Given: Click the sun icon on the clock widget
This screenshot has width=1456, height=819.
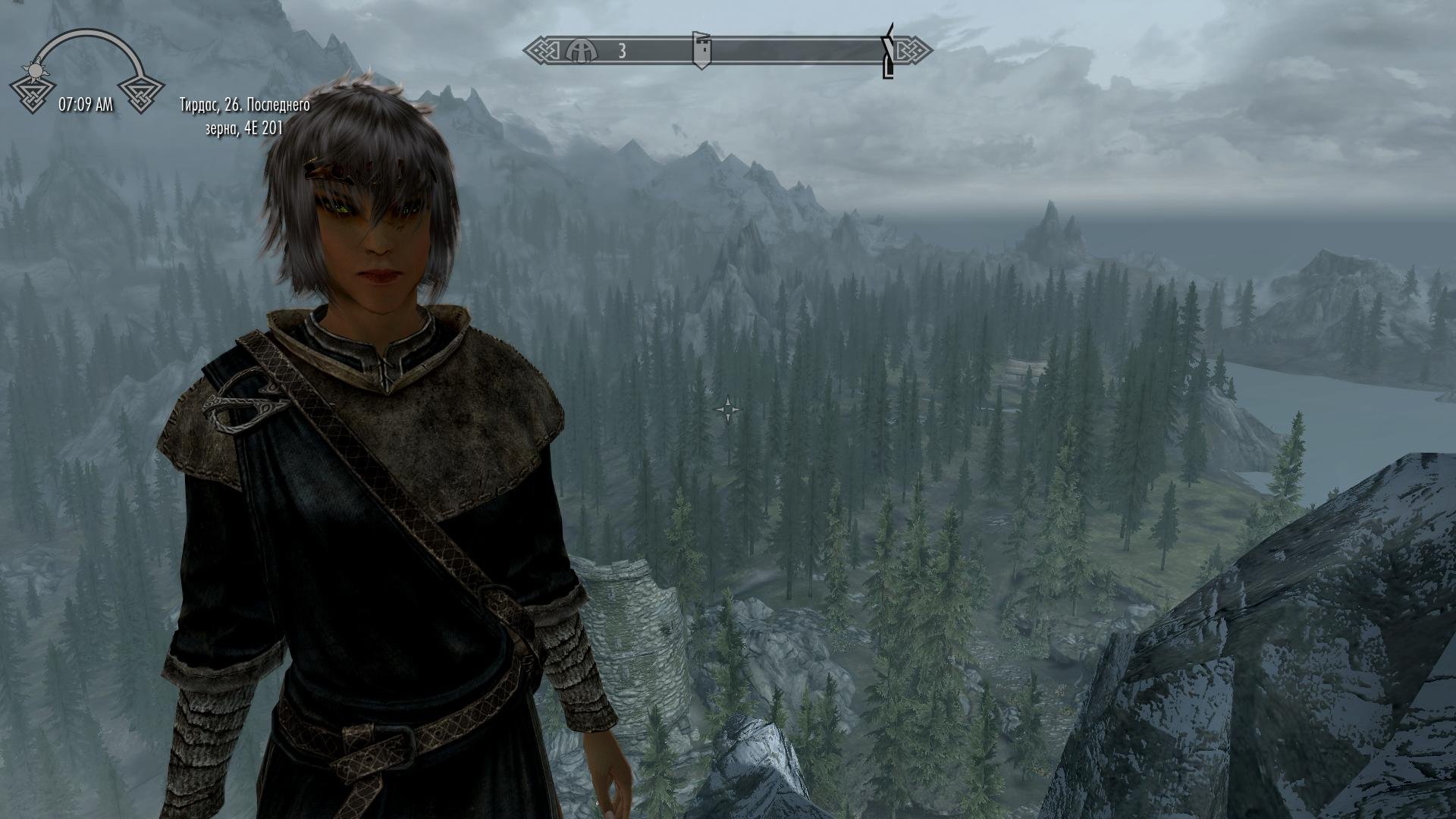Looking at the screenshot, I should click(x=35, y=71).
